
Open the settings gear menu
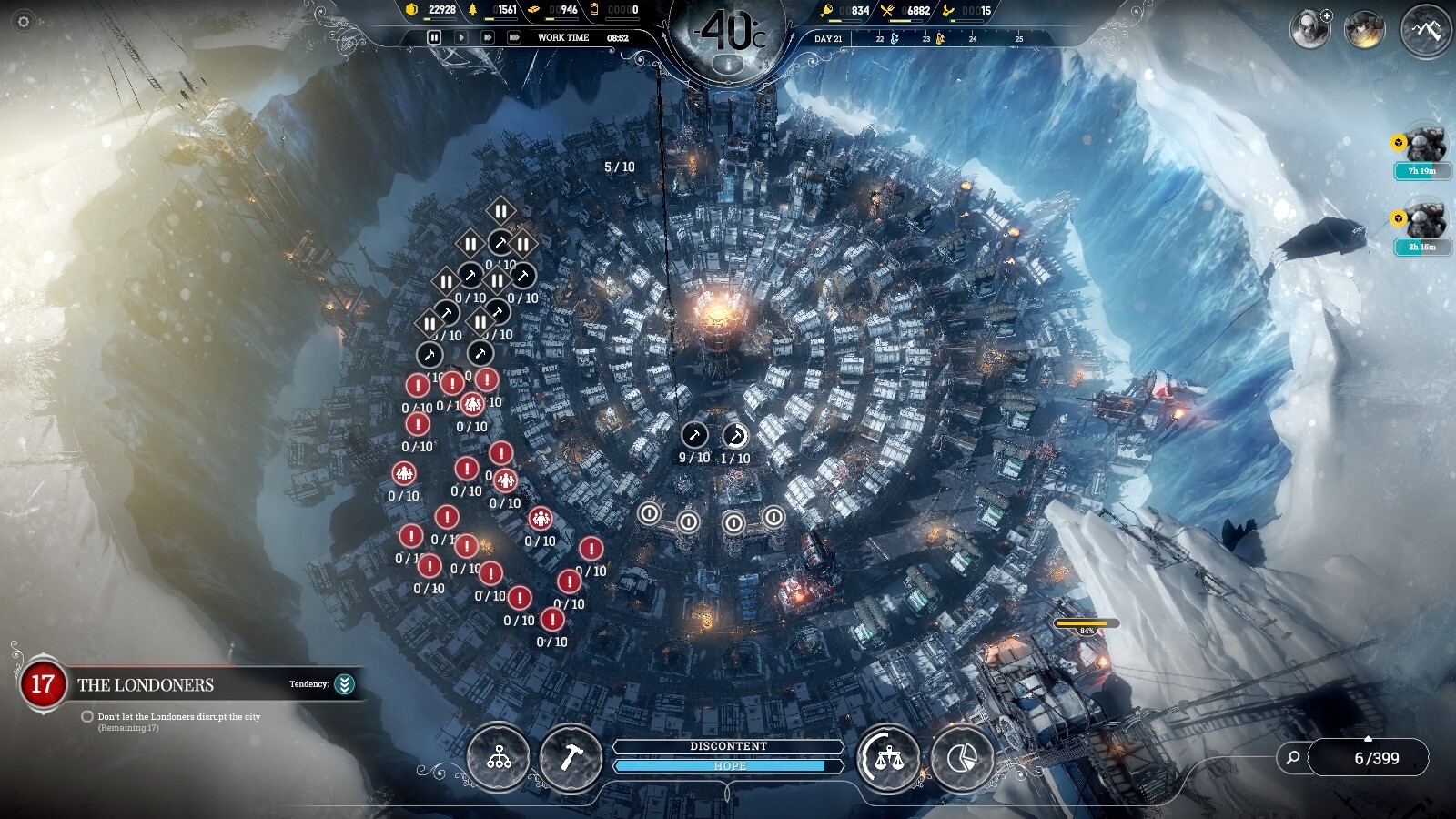pos(24,21)
